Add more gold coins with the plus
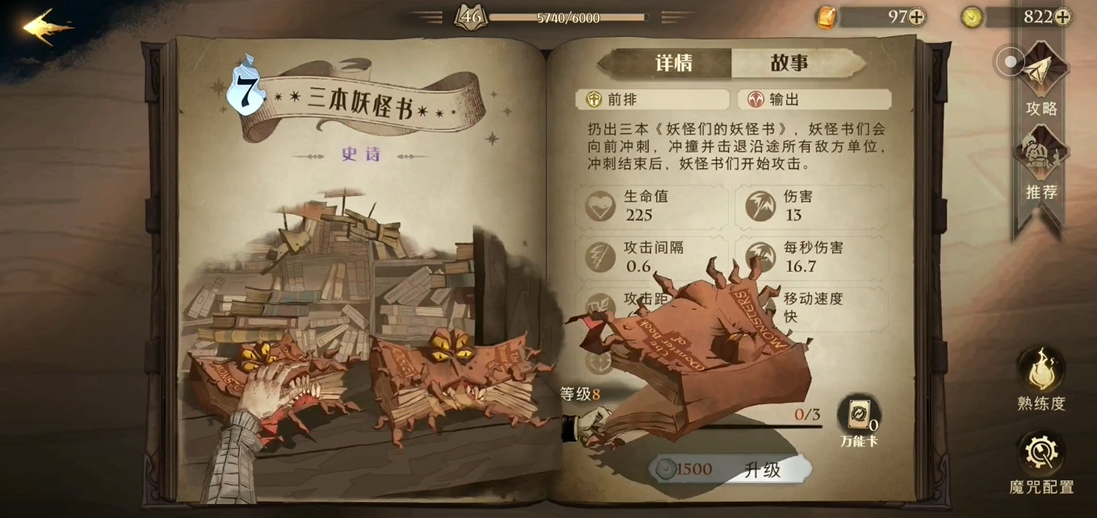Viewport: 1097px width, 518px height. [1062, 17]
